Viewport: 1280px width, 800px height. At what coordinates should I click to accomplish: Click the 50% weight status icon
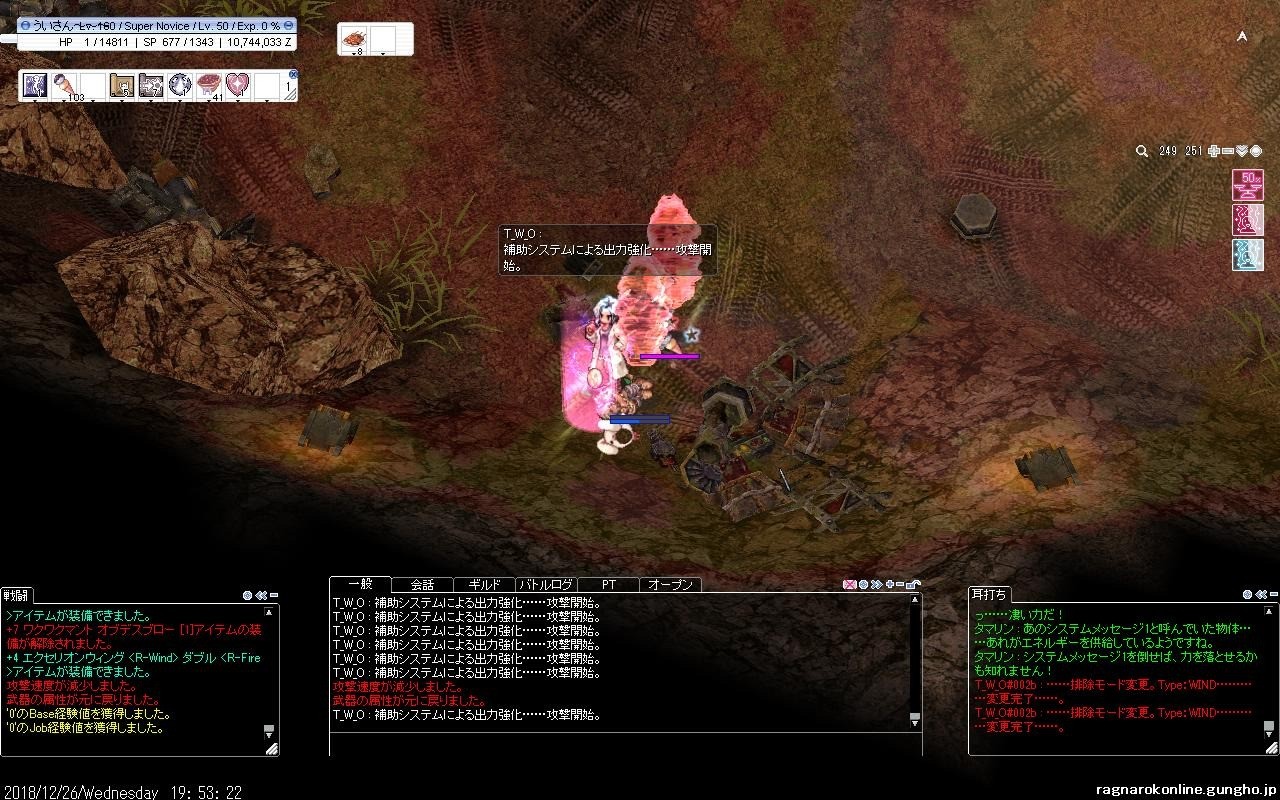[1247, 185]
